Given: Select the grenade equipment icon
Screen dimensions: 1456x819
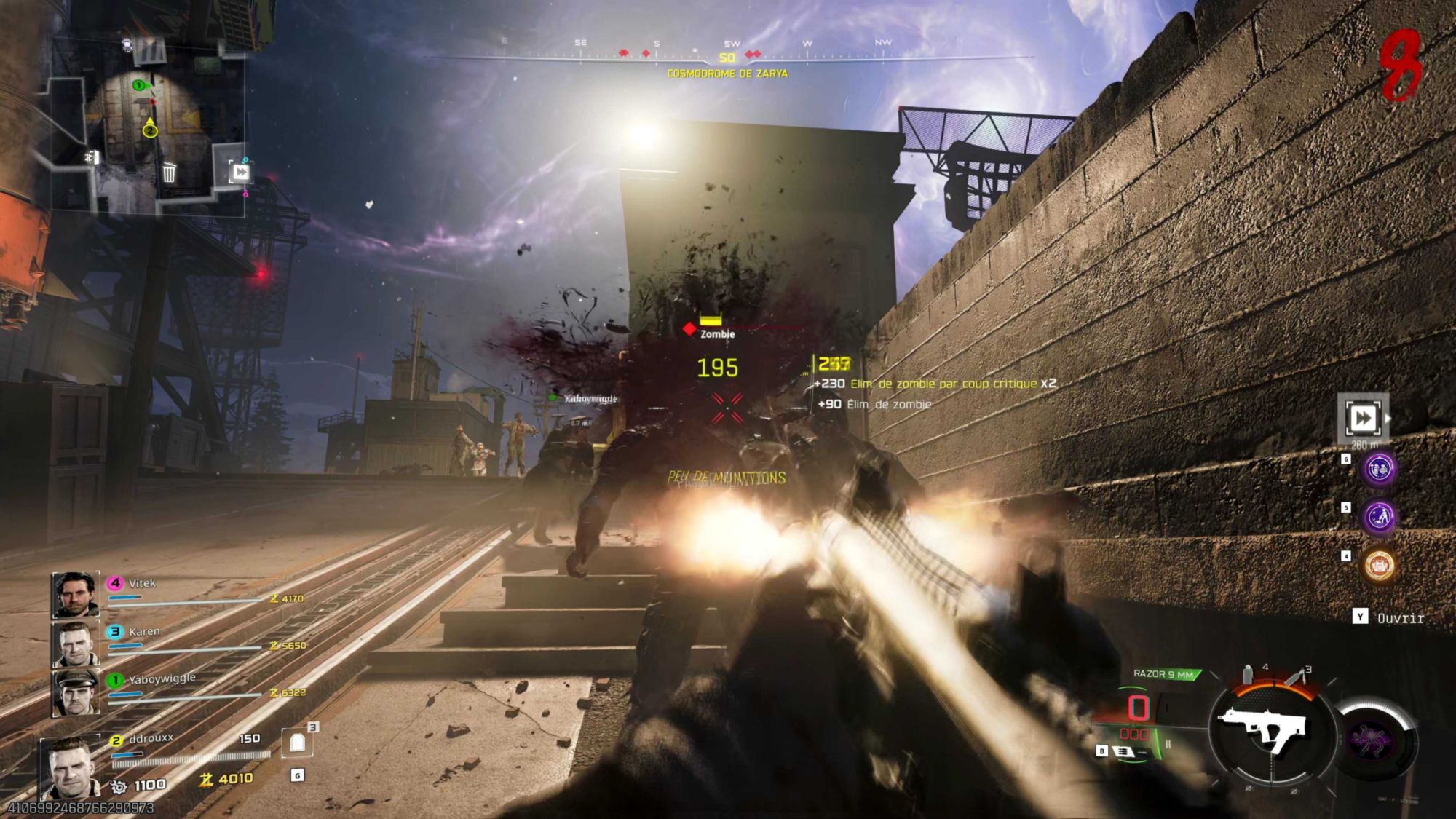Looking at the screenshot, I should tap(1248, 675).
